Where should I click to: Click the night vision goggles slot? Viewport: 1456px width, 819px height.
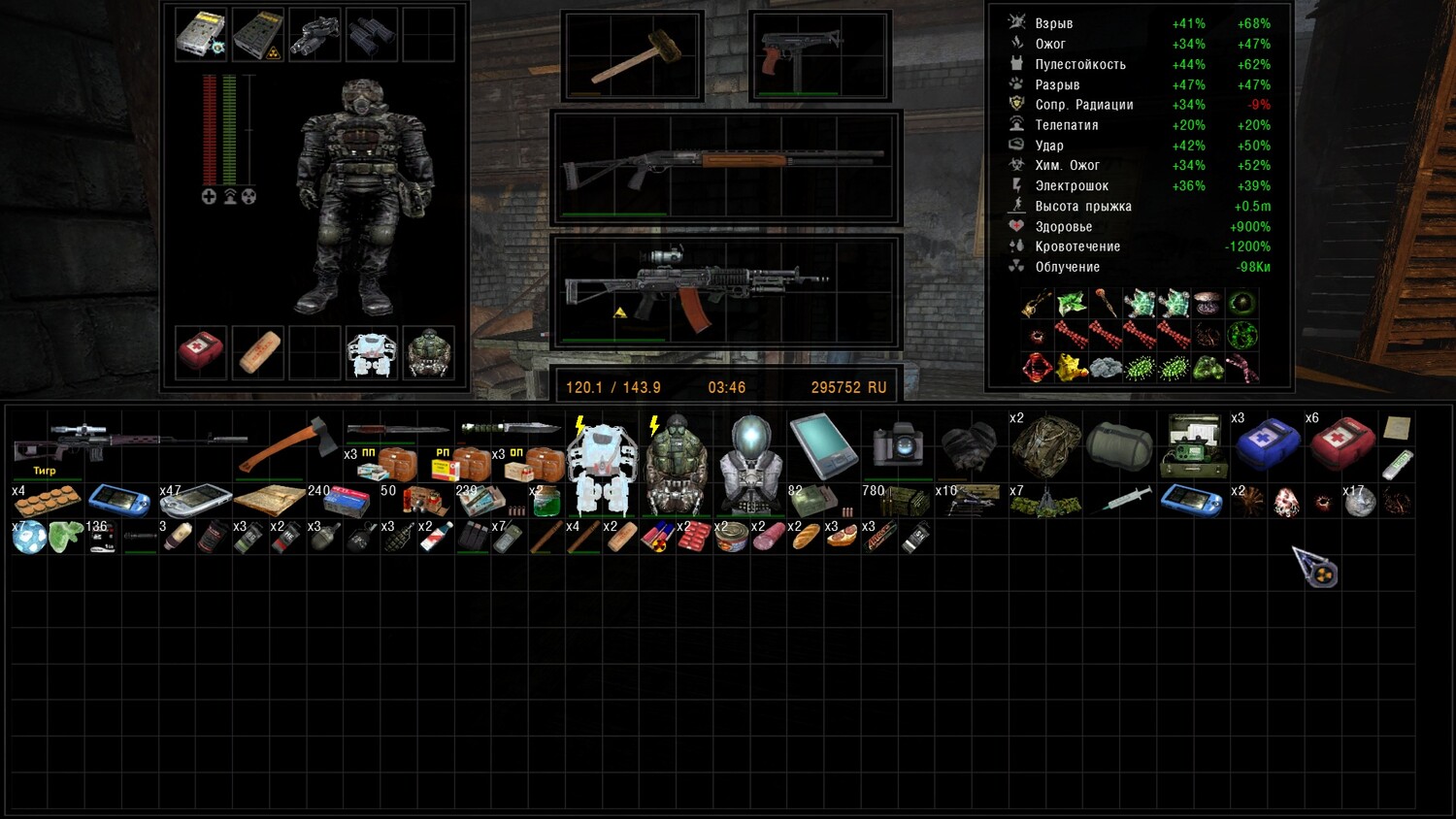pos(314,34)
